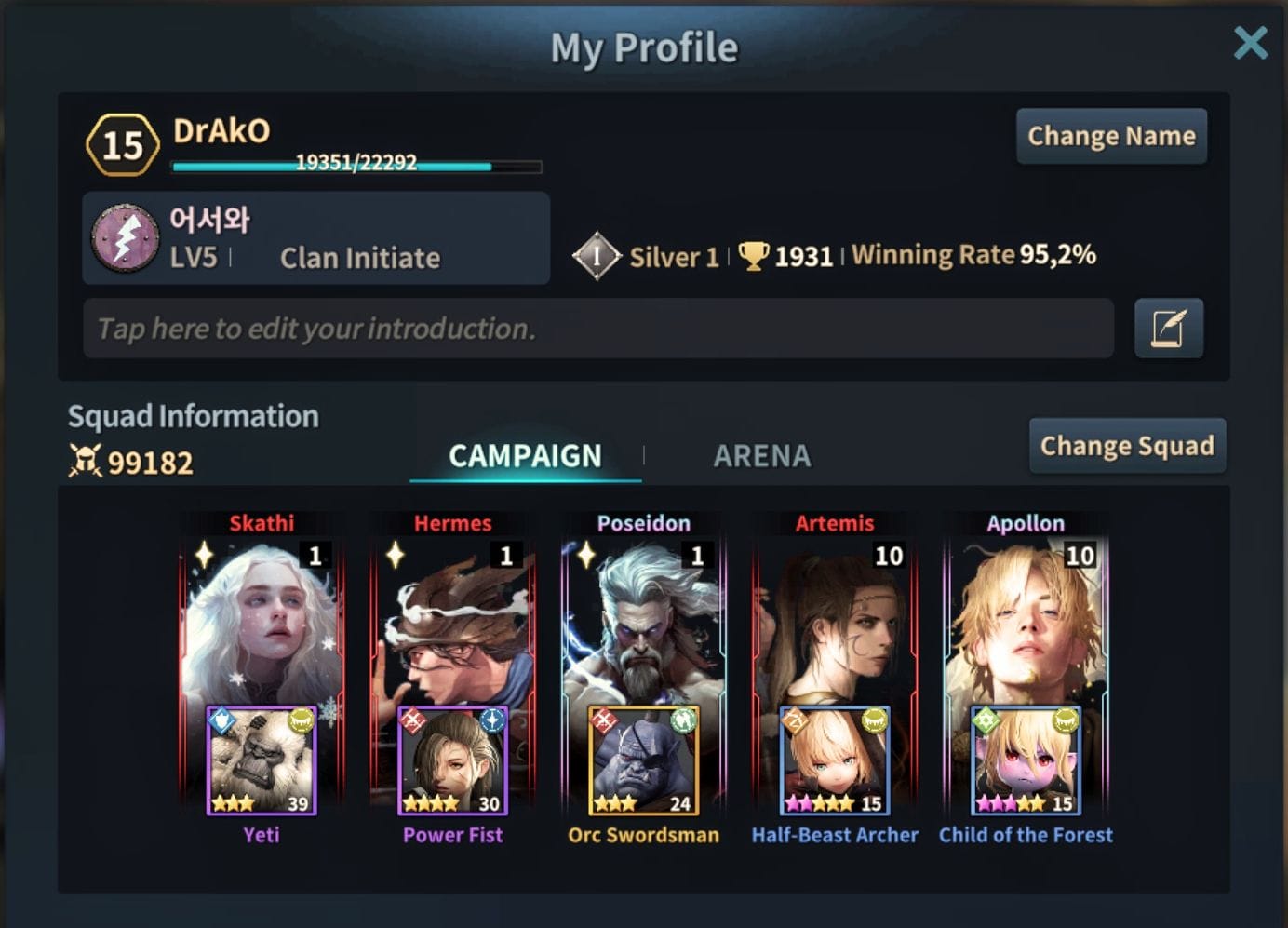Open the Change Squad screen
The width and height of the screenshot is (1288, 928).
point(1126,446)
